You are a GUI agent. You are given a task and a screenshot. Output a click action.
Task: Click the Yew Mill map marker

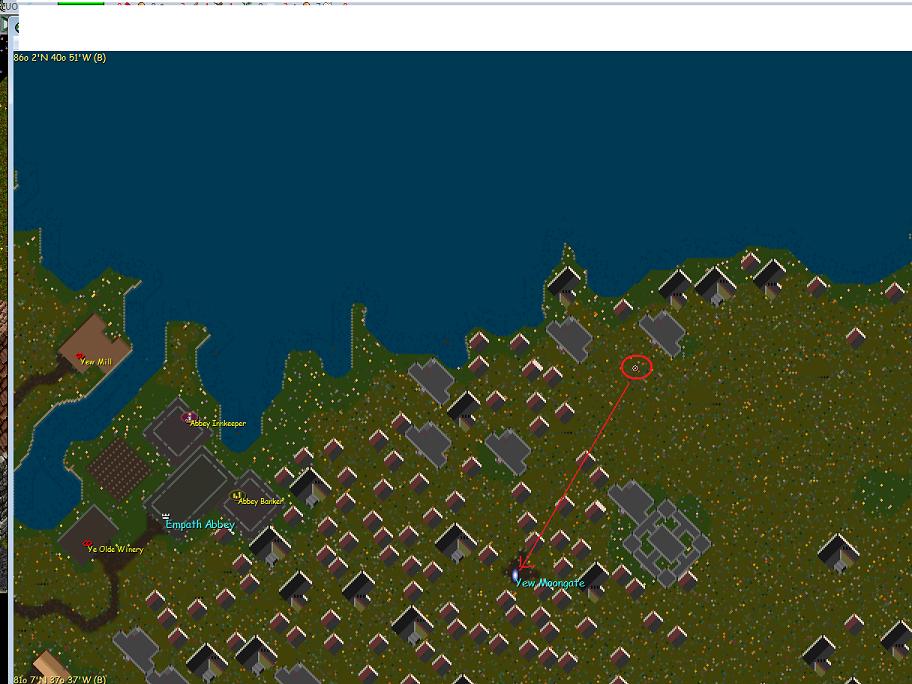(x=80, y=356)
